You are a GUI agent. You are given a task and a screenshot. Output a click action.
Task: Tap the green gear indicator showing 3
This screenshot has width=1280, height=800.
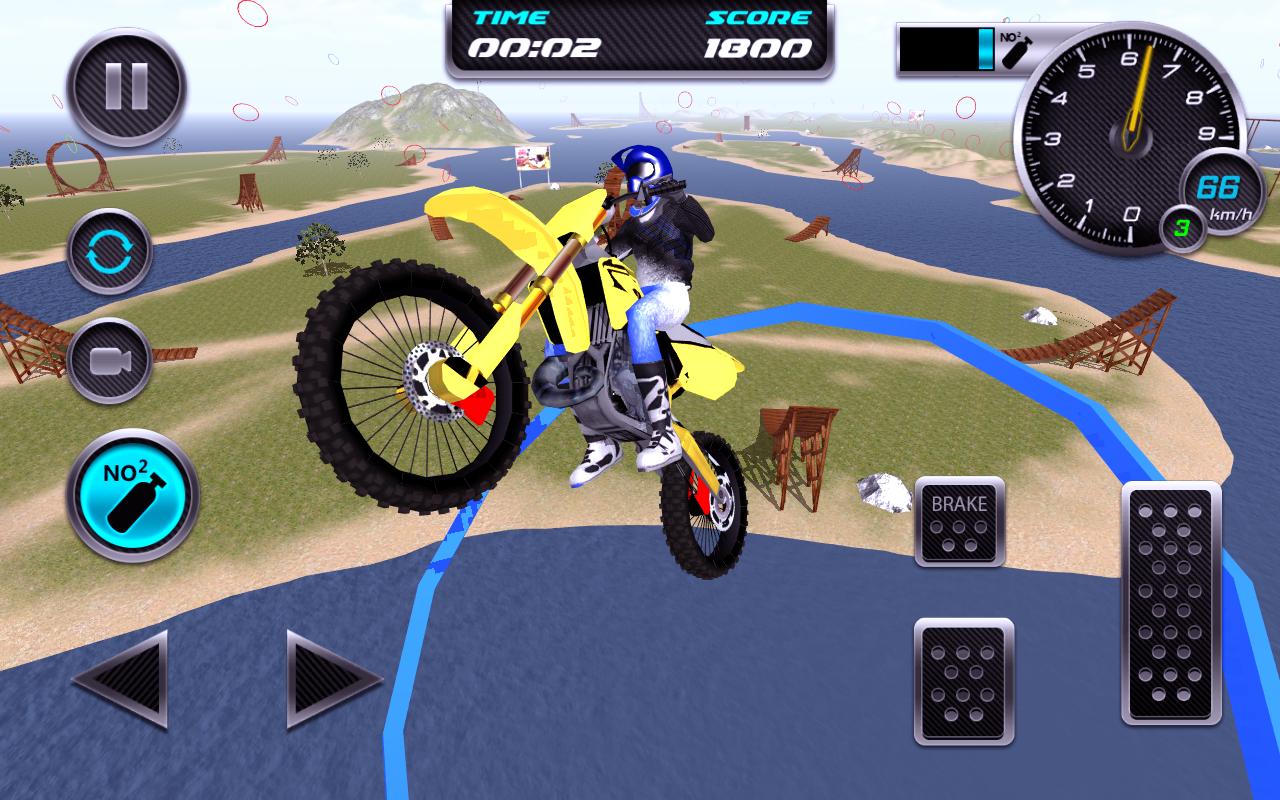pyautogui.click(x=1183, y=228)
